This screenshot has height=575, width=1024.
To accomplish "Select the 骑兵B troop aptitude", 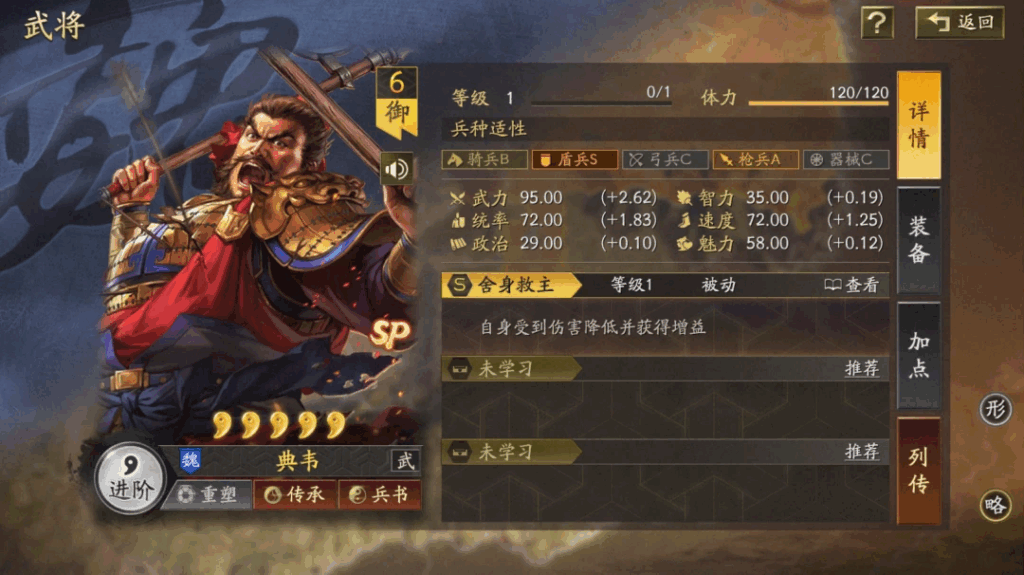I will 484,160.
